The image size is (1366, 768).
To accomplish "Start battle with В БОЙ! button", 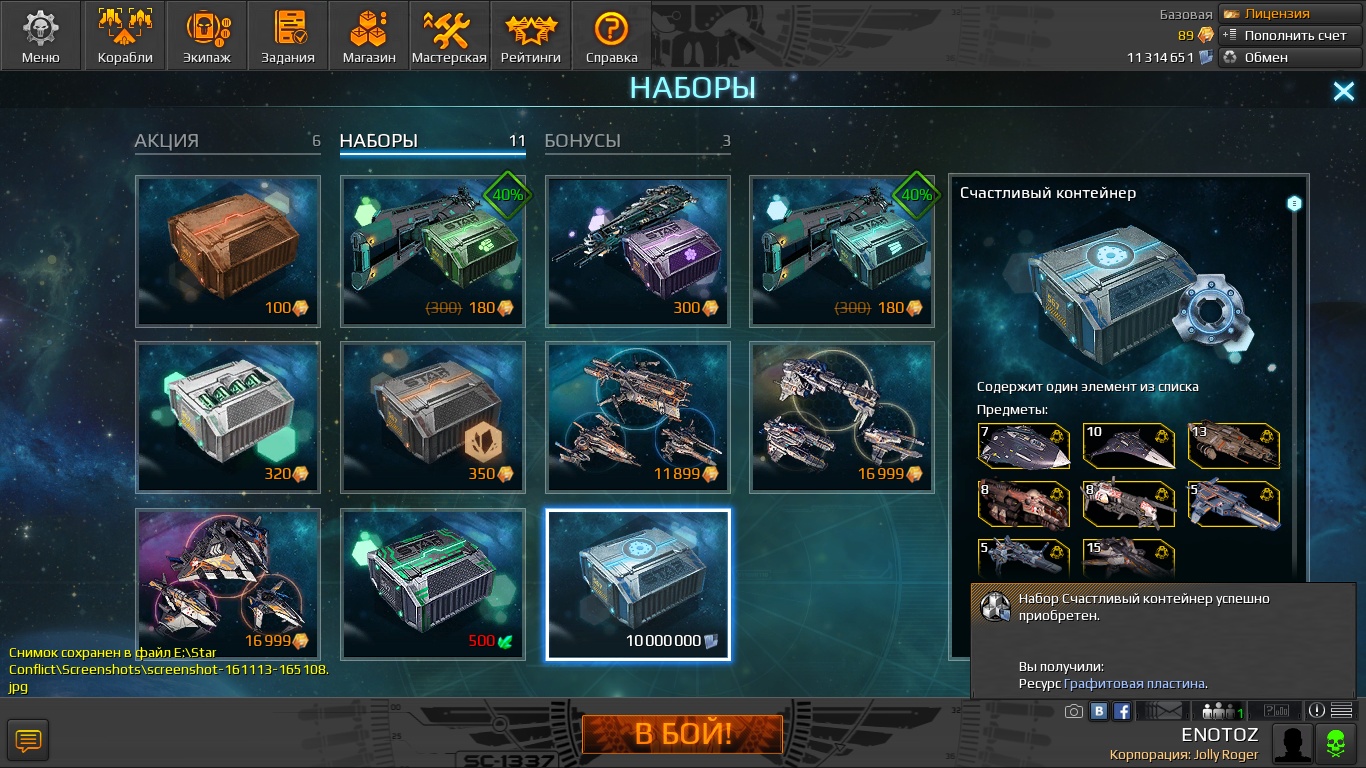I will pyautogui.click(x=682, y=735).
